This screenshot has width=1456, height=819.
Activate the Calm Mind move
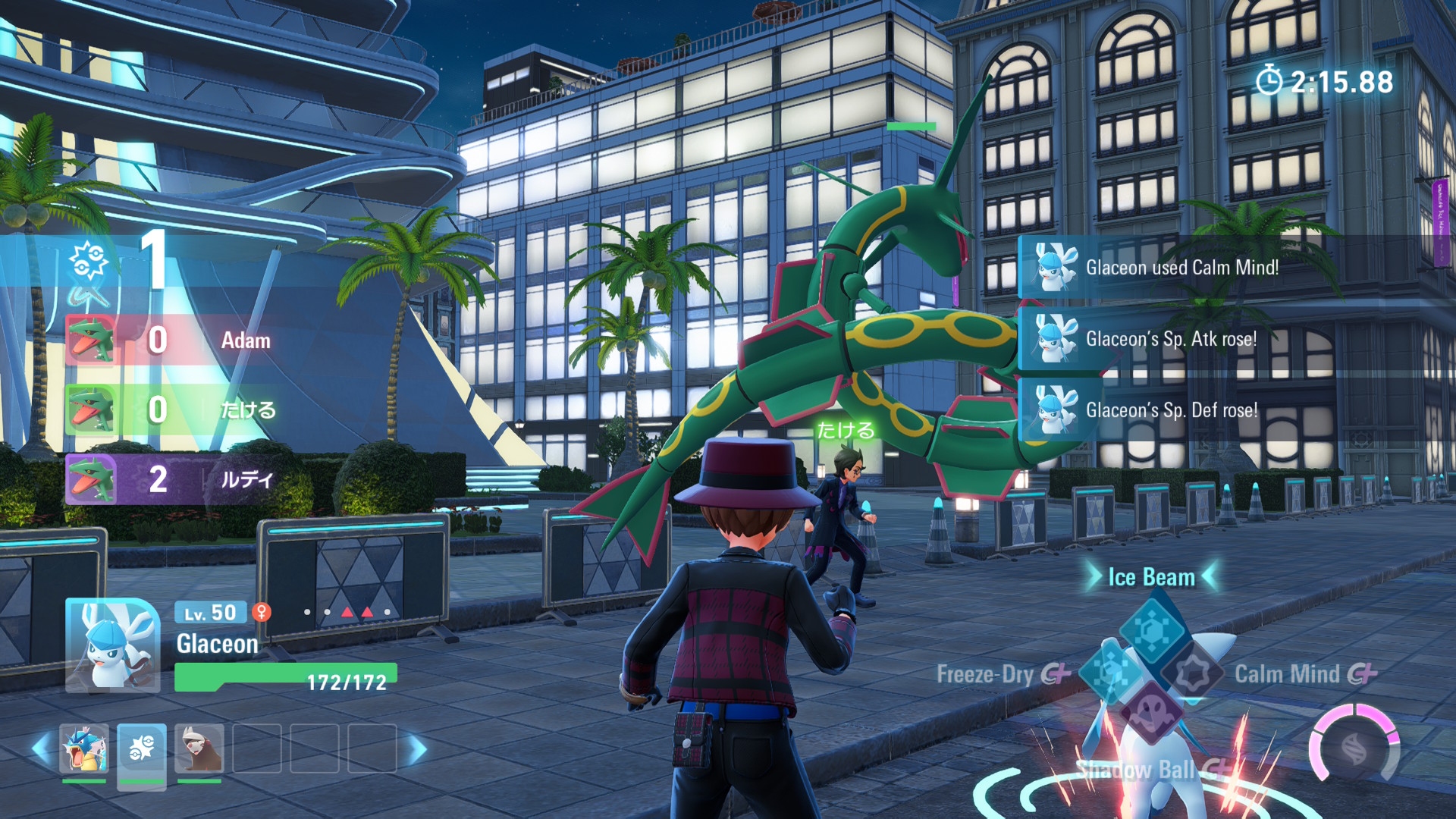pos(1194,673)
